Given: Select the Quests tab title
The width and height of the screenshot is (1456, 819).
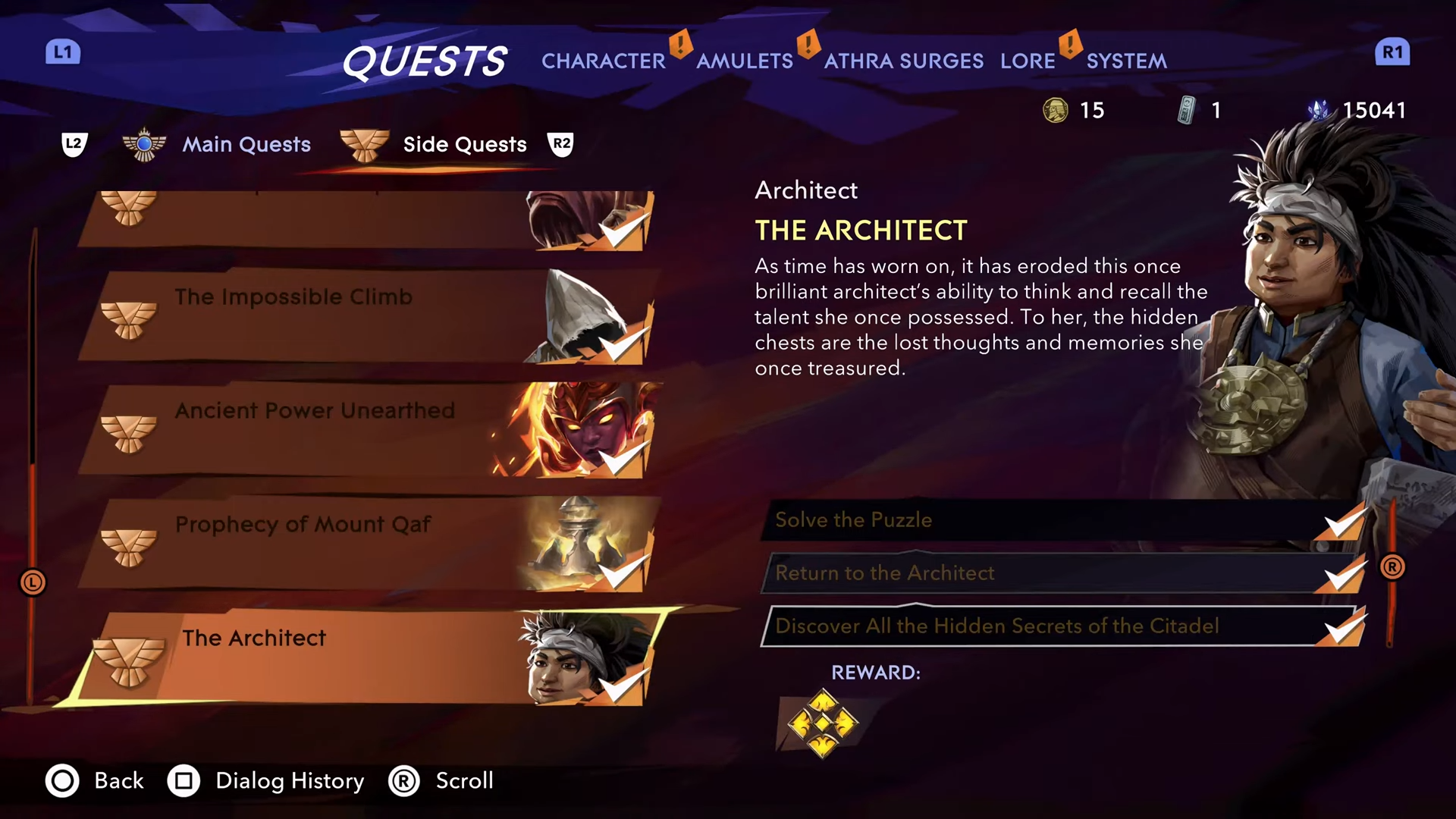Looking at the screenshot, I should (424, 61).
